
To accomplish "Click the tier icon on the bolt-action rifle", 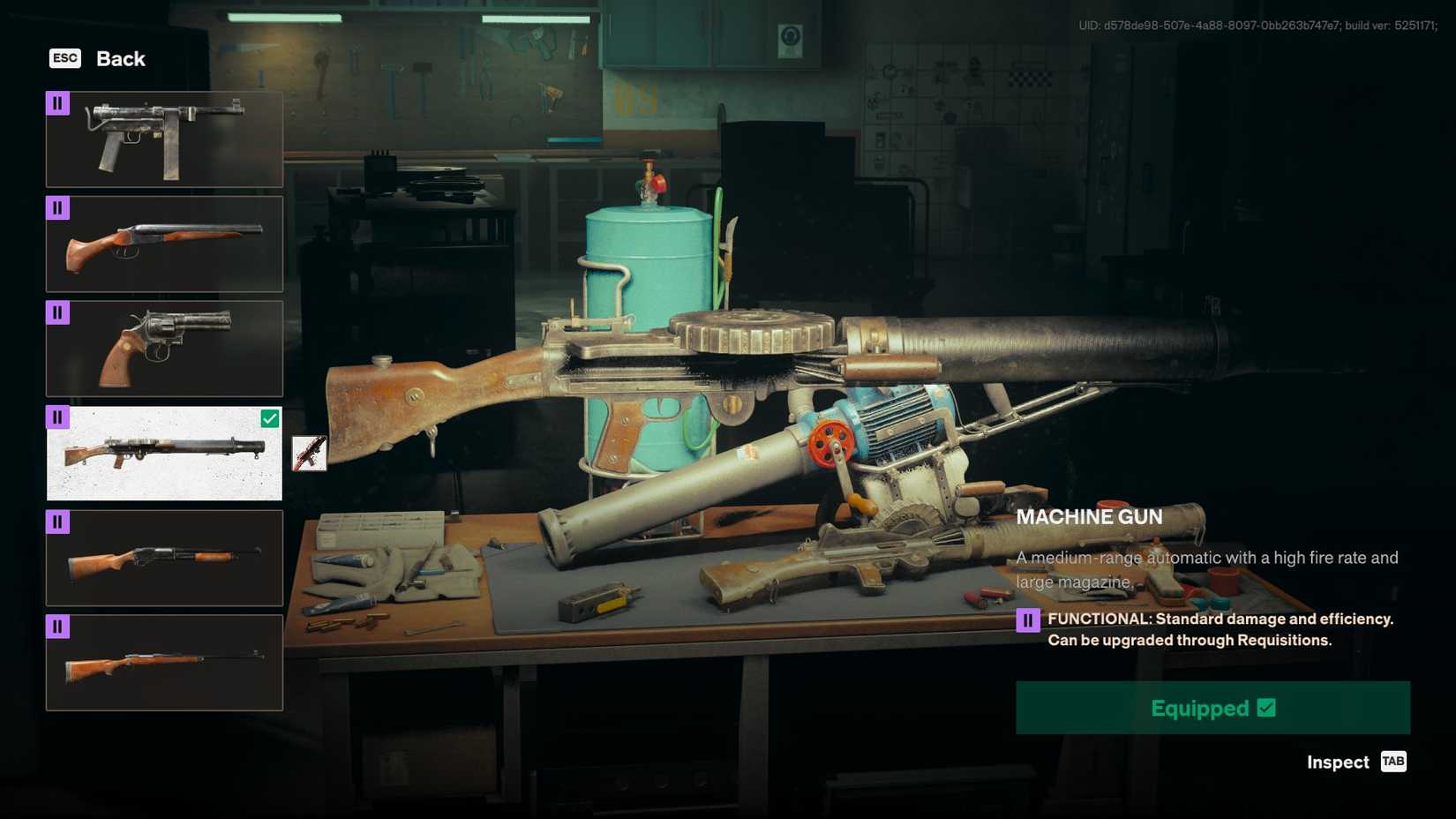I will click(x=58, y=626).
